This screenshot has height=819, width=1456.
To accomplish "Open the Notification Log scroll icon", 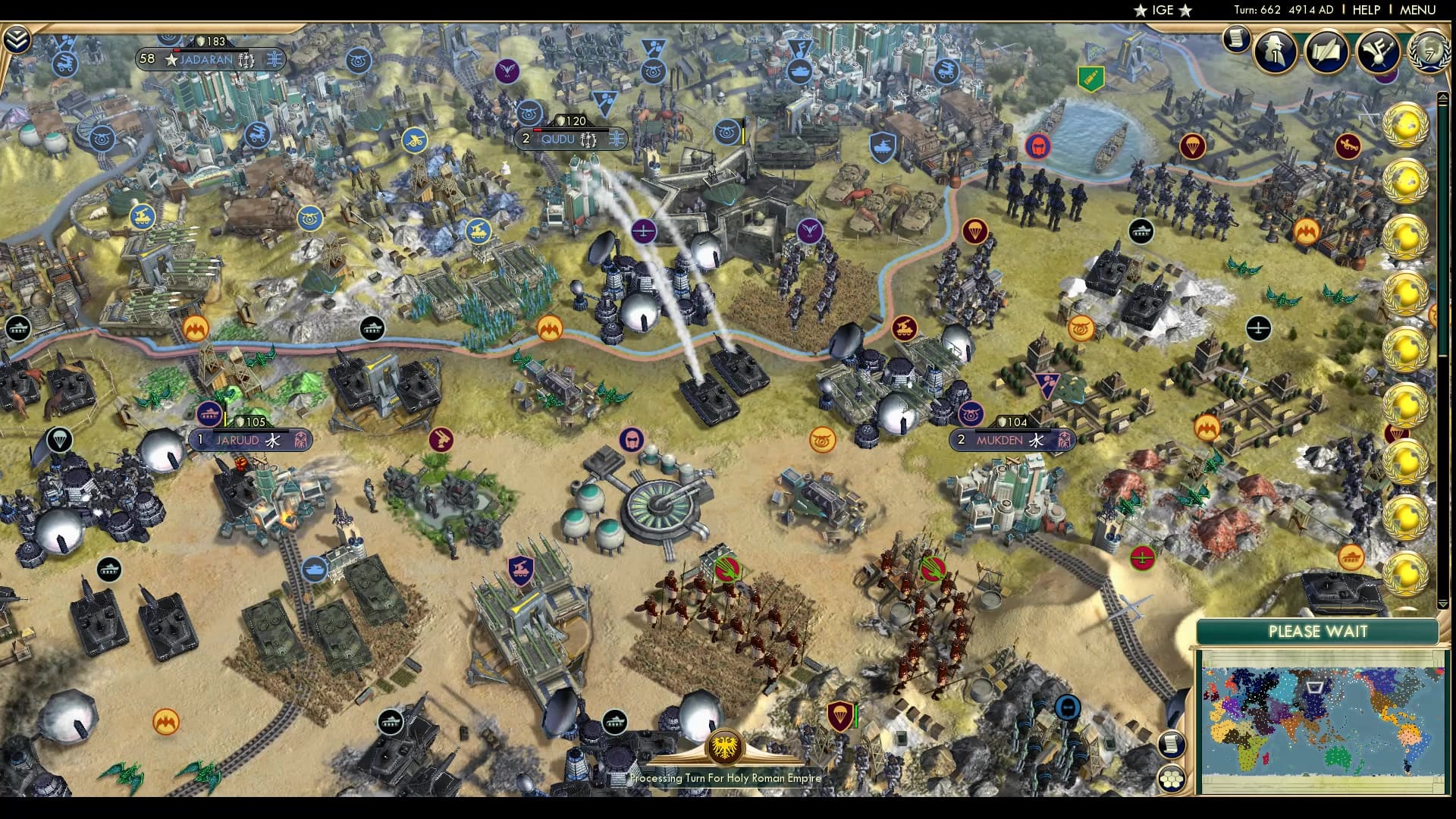I will [x=1238, y=38].
